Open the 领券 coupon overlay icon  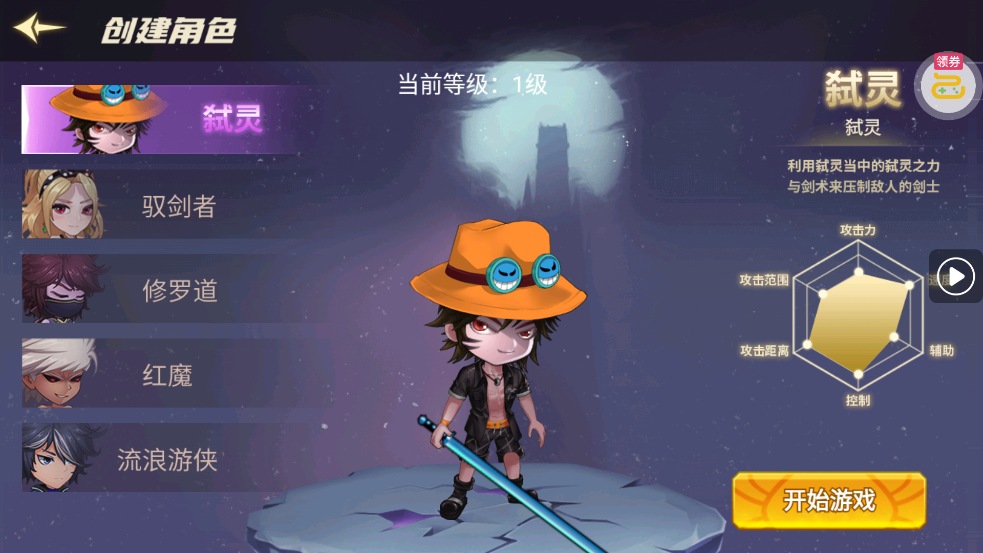(946, 84)
